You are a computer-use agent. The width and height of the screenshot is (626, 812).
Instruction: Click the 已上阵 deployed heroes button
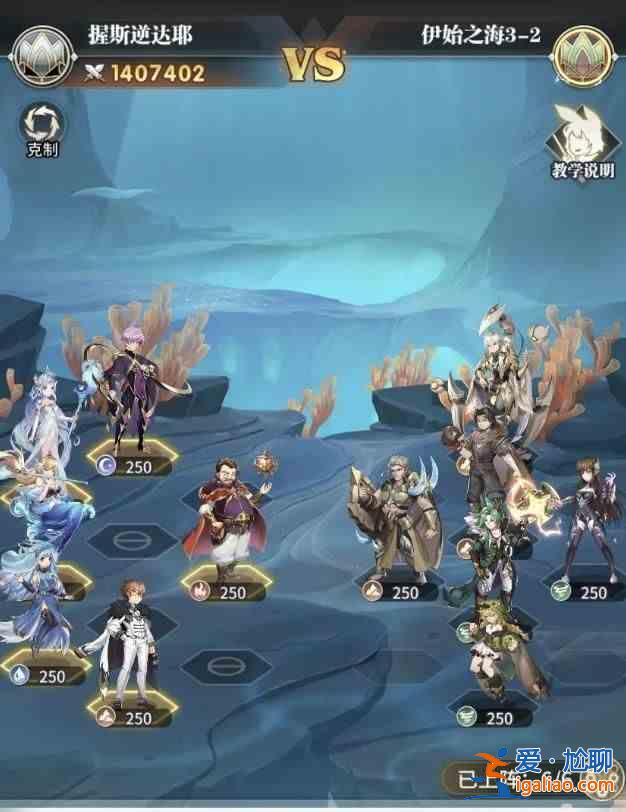(477, 779)
